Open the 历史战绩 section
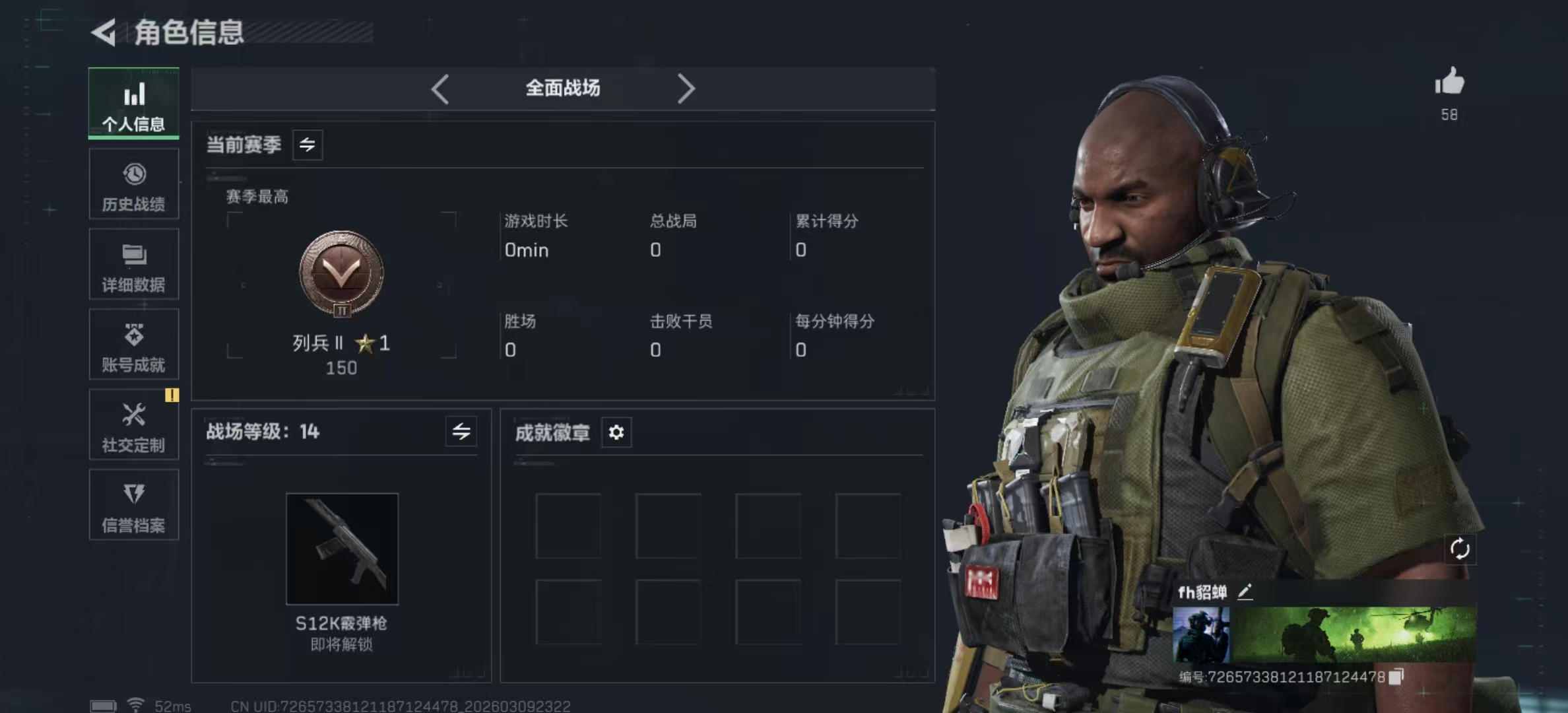The width and height of the screenshot is (1568, 713). [x=134, y=185]
